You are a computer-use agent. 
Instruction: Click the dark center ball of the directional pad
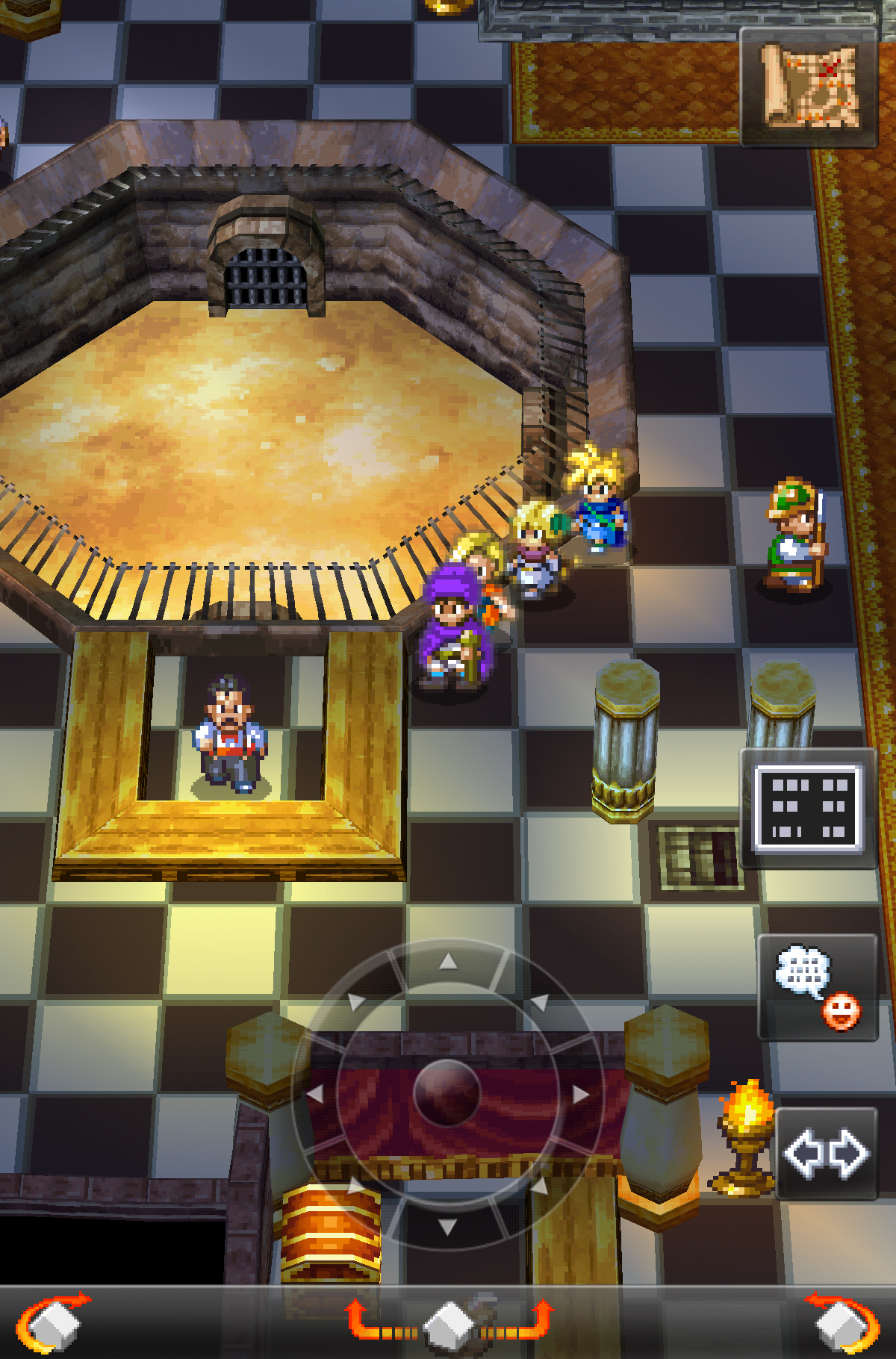(447, 1093)
